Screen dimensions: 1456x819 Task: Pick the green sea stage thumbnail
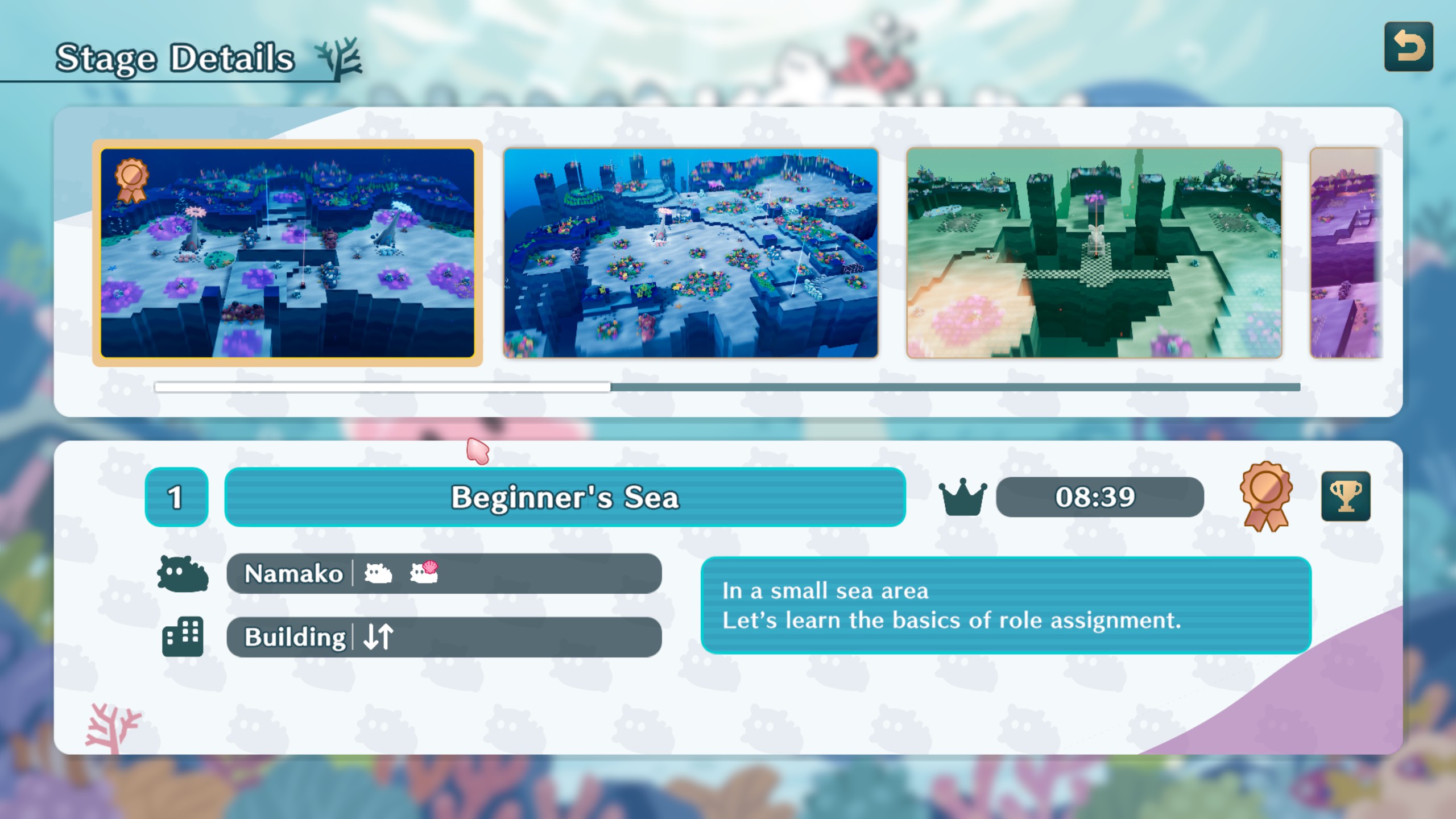[1094, 253]
